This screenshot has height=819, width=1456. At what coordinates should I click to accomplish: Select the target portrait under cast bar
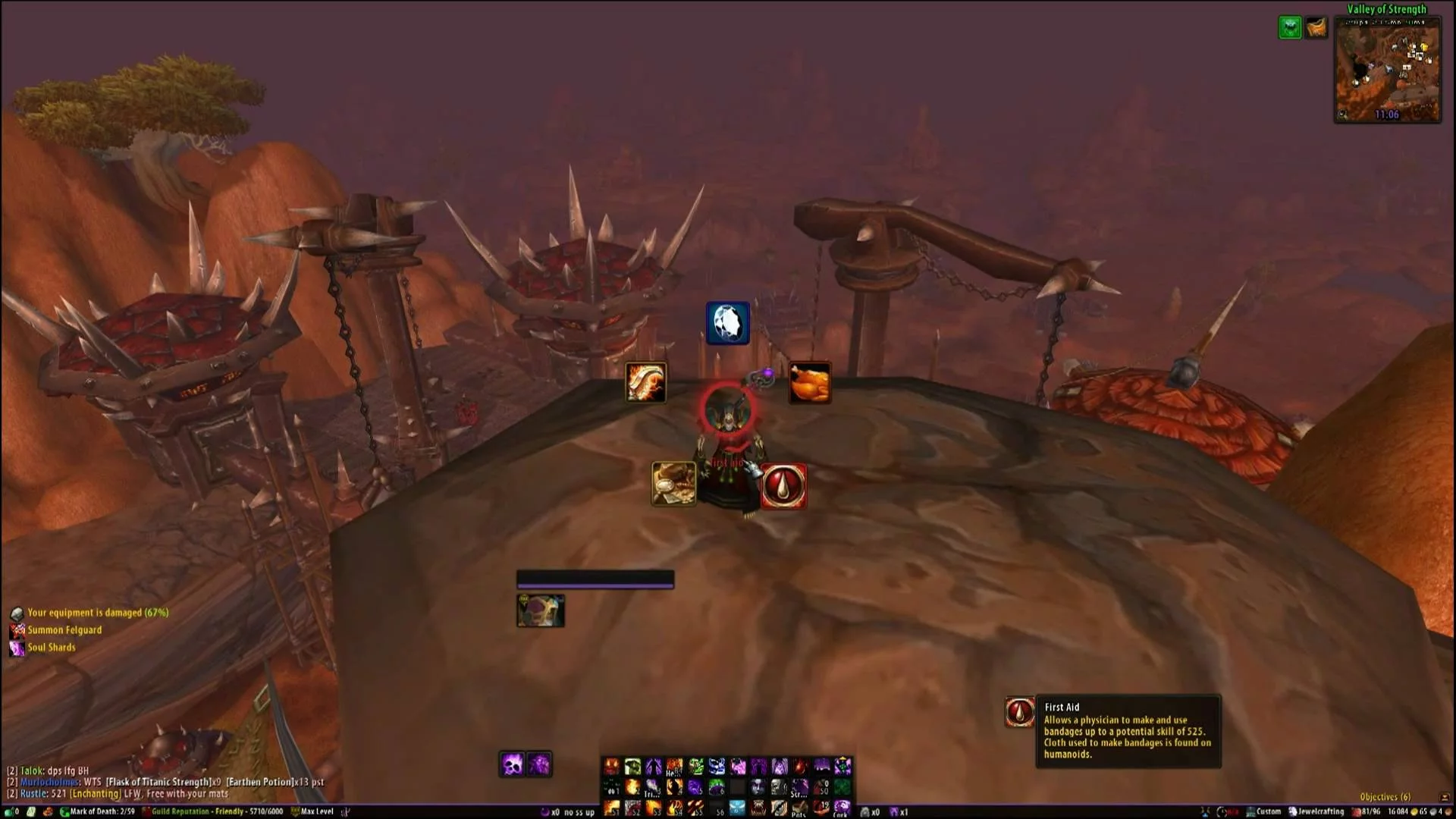pos(540,610)
